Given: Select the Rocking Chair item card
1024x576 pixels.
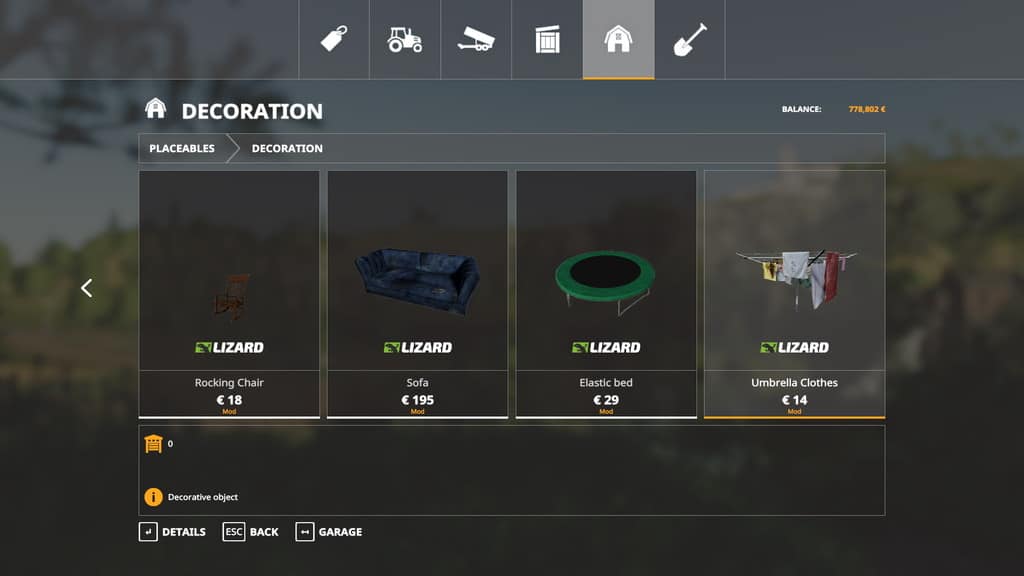Looking at the screenshot, I should pyautogui.click(x=229, y=293).
